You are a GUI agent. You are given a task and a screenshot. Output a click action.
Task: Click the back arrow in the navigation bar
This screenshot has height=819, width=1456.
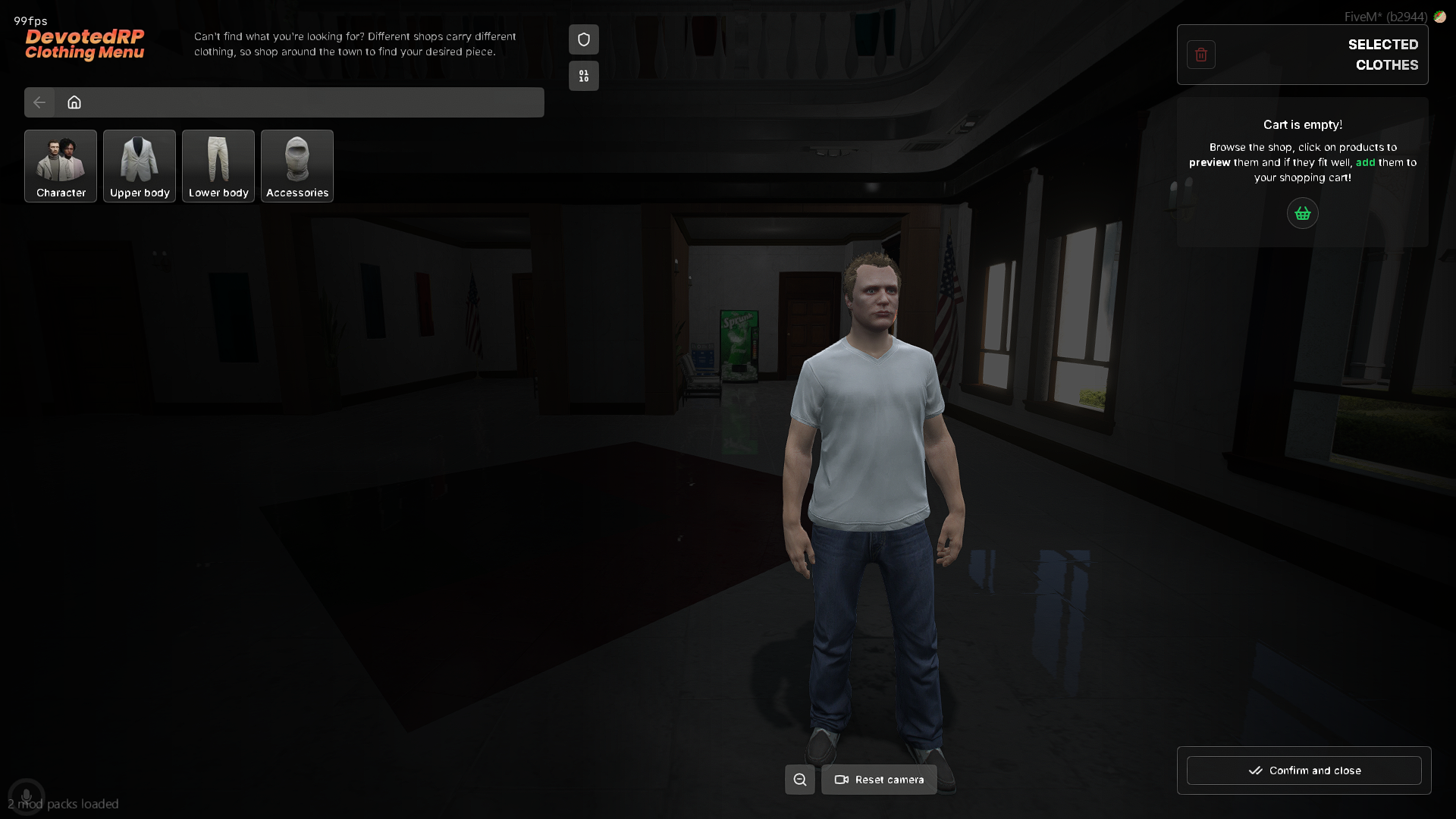pyautogui.click(x=39, y=102)
